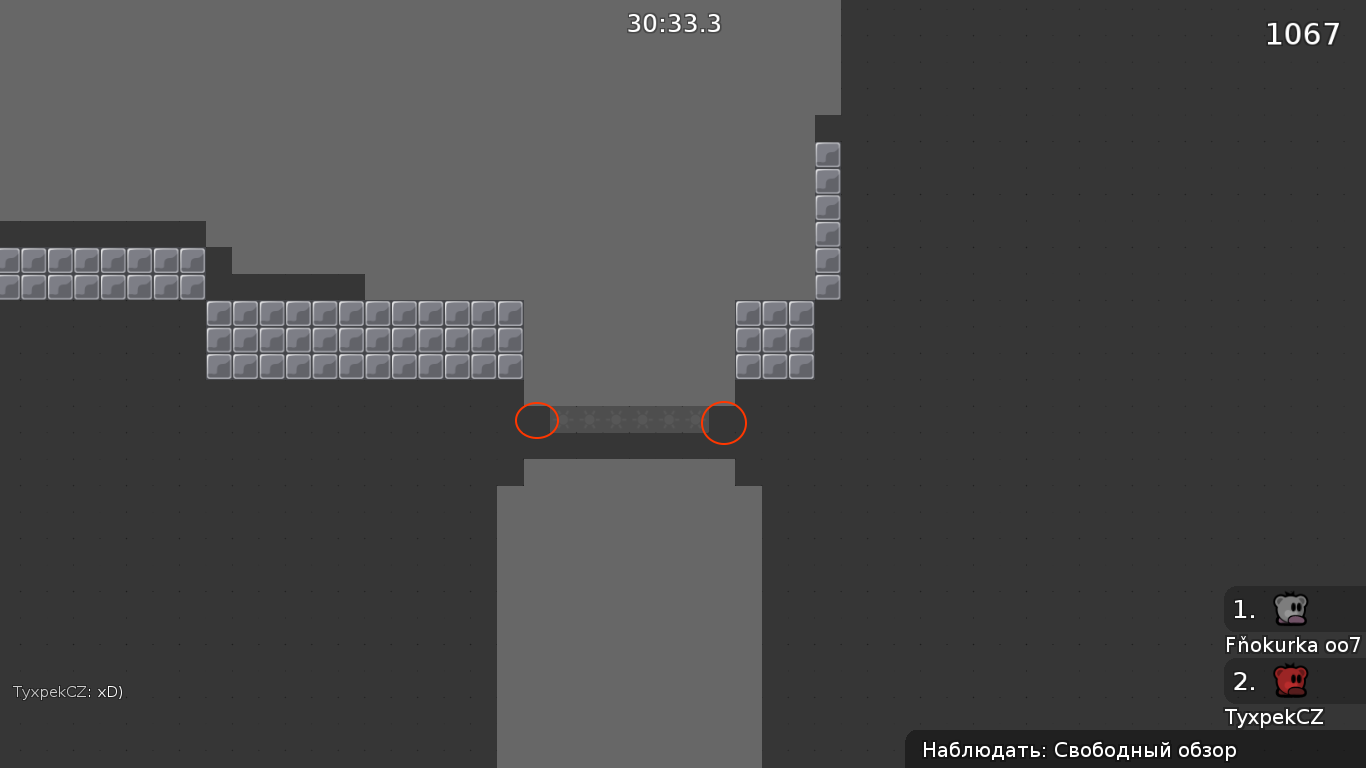1366x768 pixels.
Task: Click the score value 1067
Action: click(x=1303, y=34)
